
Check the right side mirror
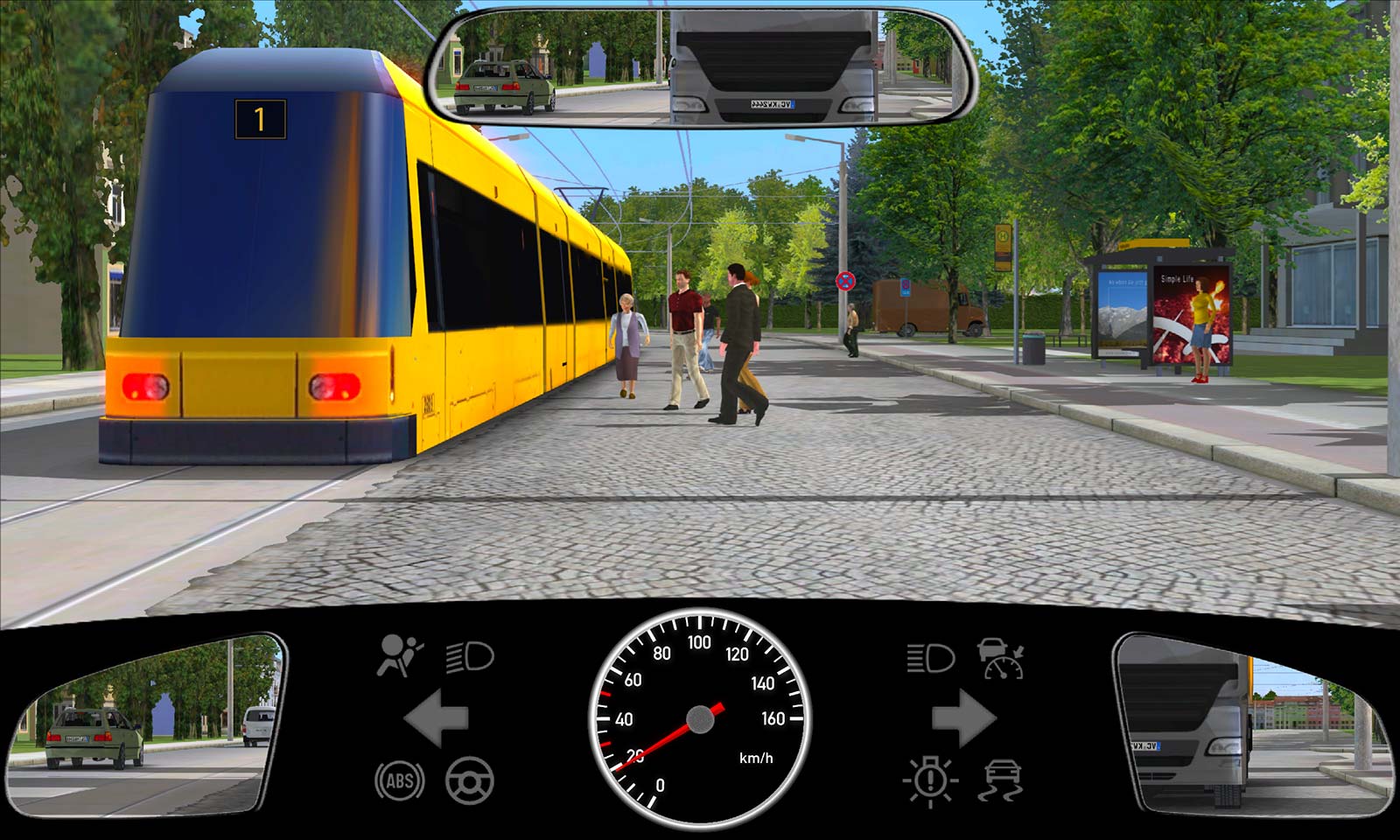[1251, 724]
